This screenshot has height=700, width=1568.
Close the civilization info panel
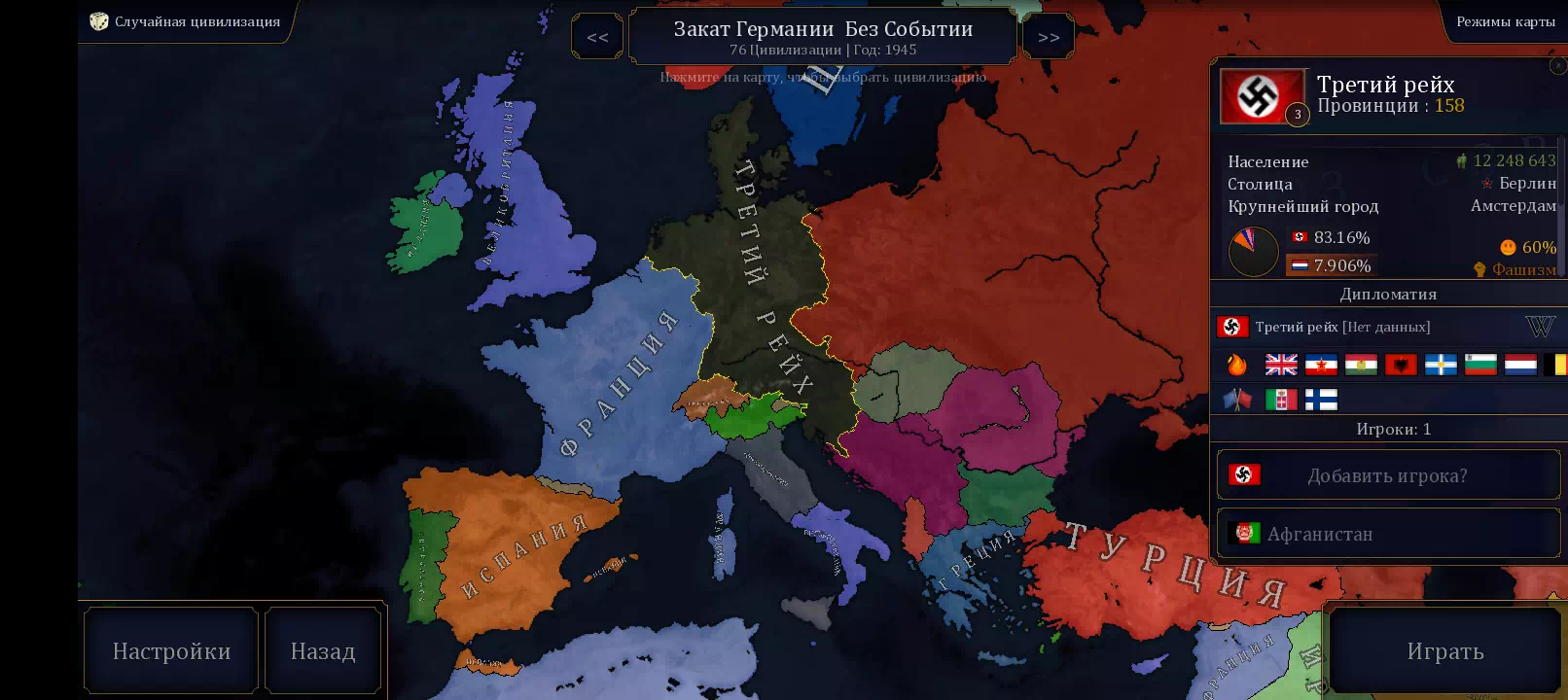[x=1557, y=65]
